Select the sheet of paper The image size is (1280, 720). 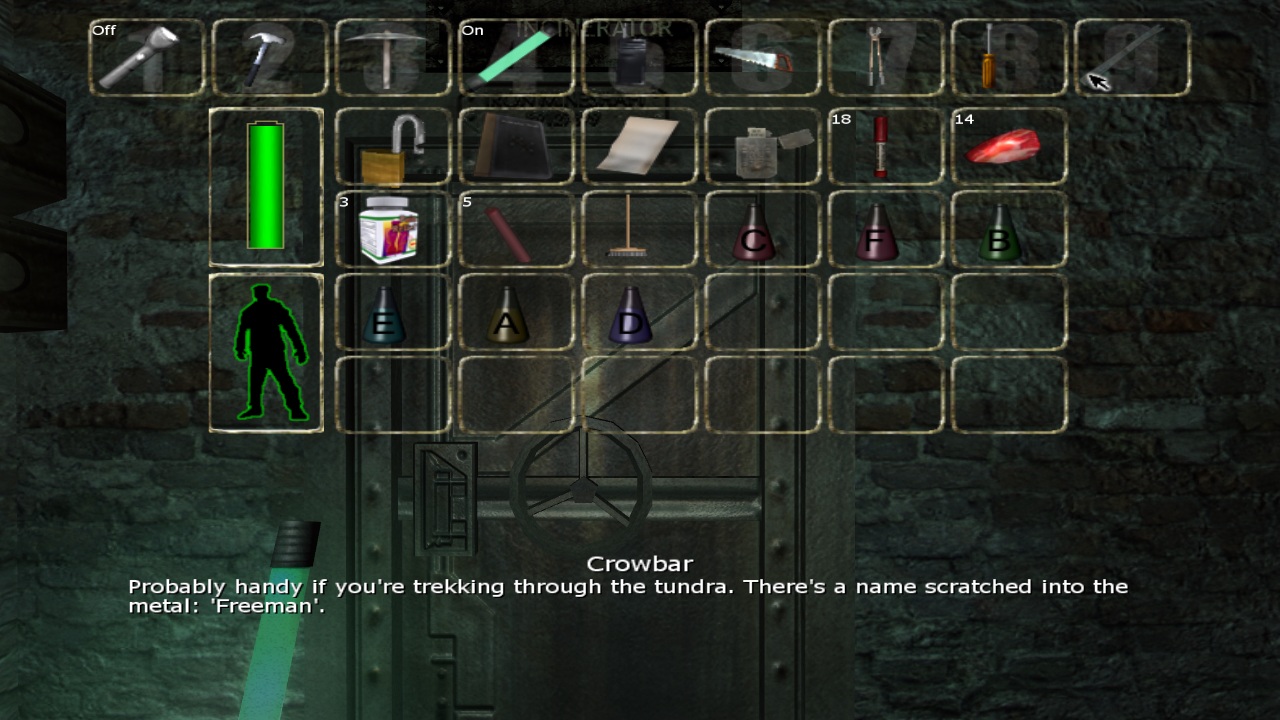639,147
